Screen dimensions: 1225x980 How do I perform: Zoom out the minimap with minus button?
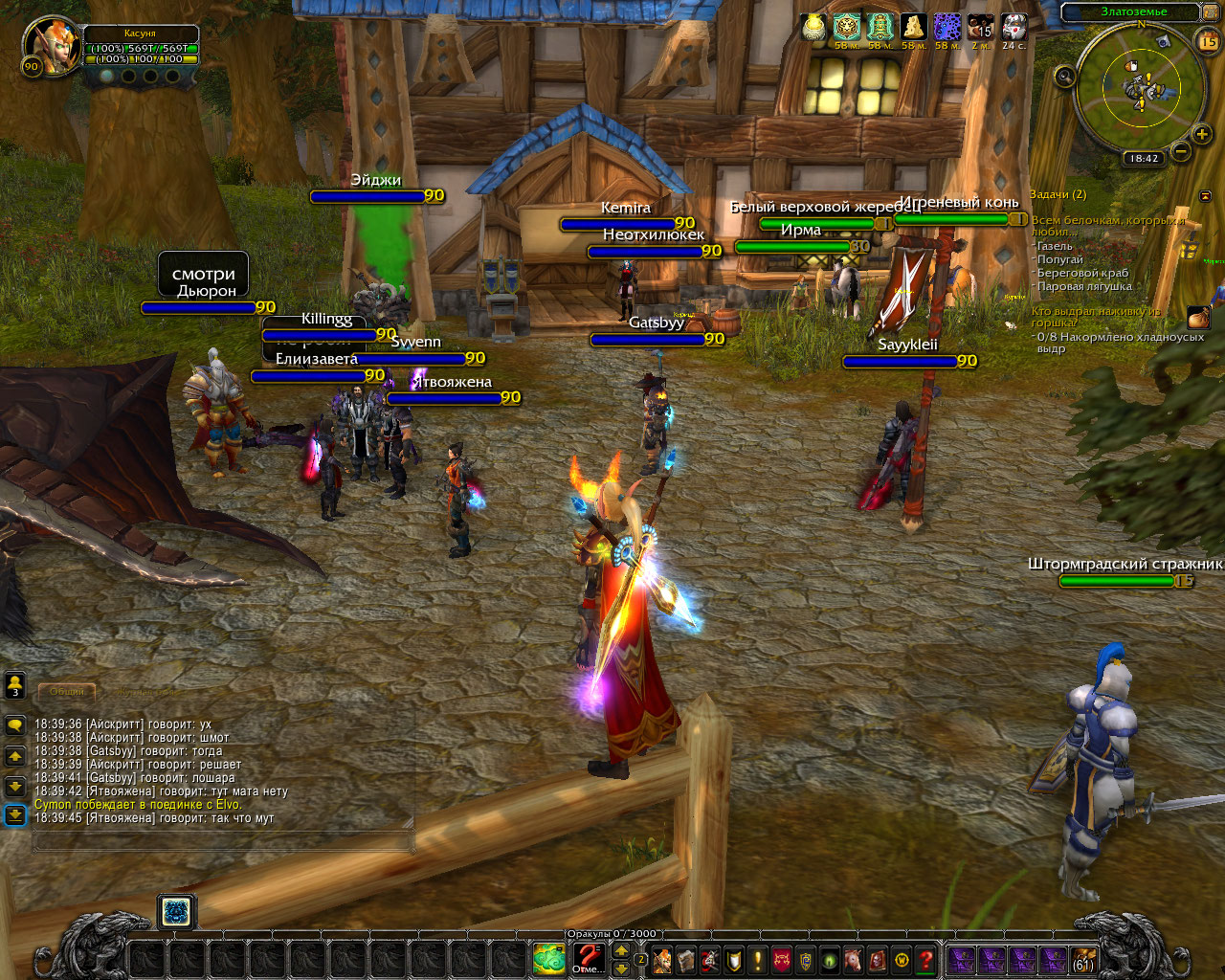click(x=1180, y=150)
